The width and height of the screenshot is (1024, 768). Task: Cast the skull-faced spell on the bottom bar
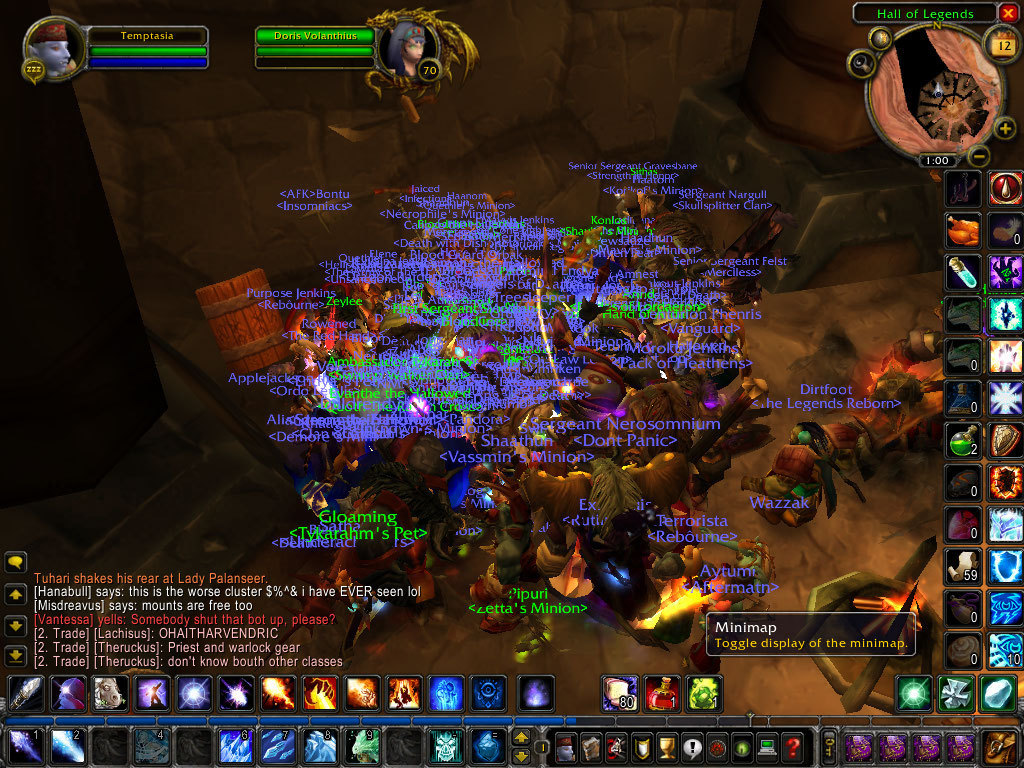pos(445,747)
